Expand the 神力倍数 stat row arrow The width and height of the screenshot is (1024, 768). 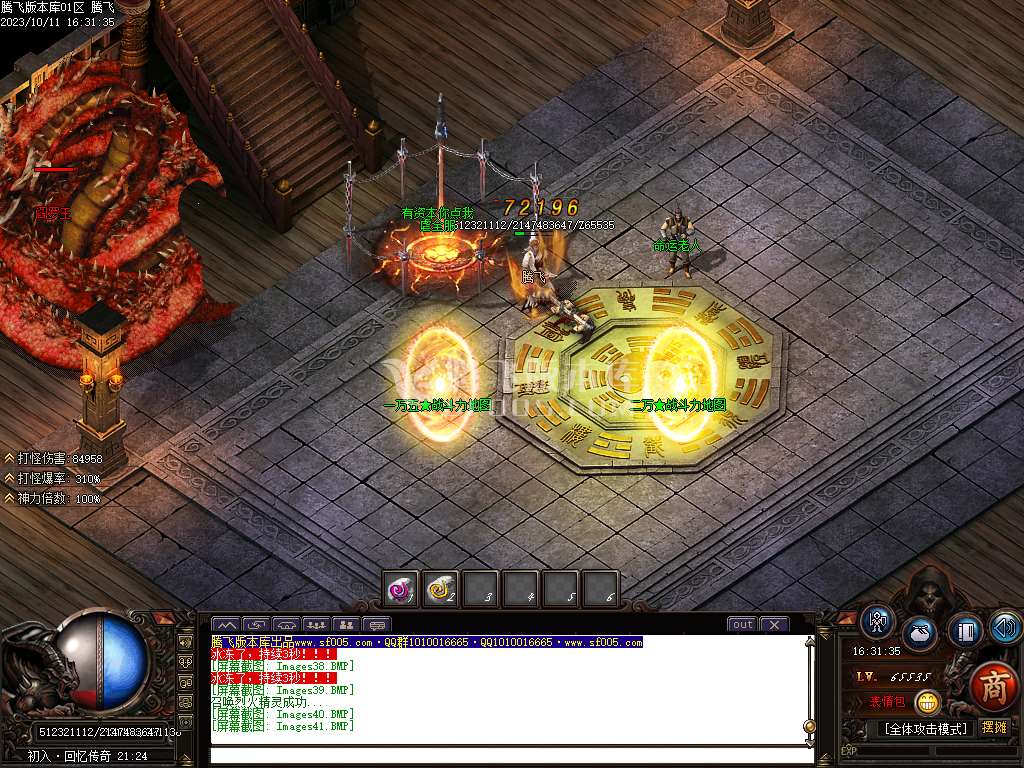[9, 498]
